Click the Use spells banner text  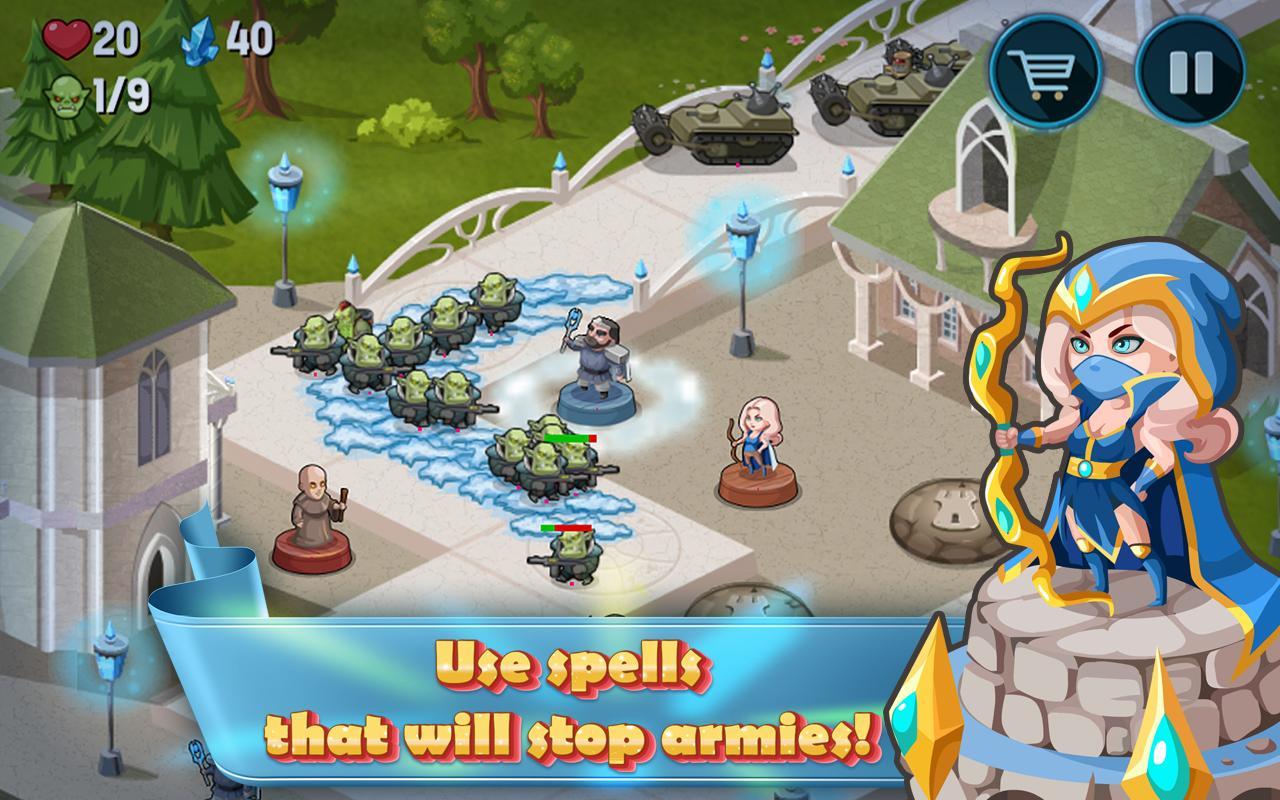coord(566,665)
